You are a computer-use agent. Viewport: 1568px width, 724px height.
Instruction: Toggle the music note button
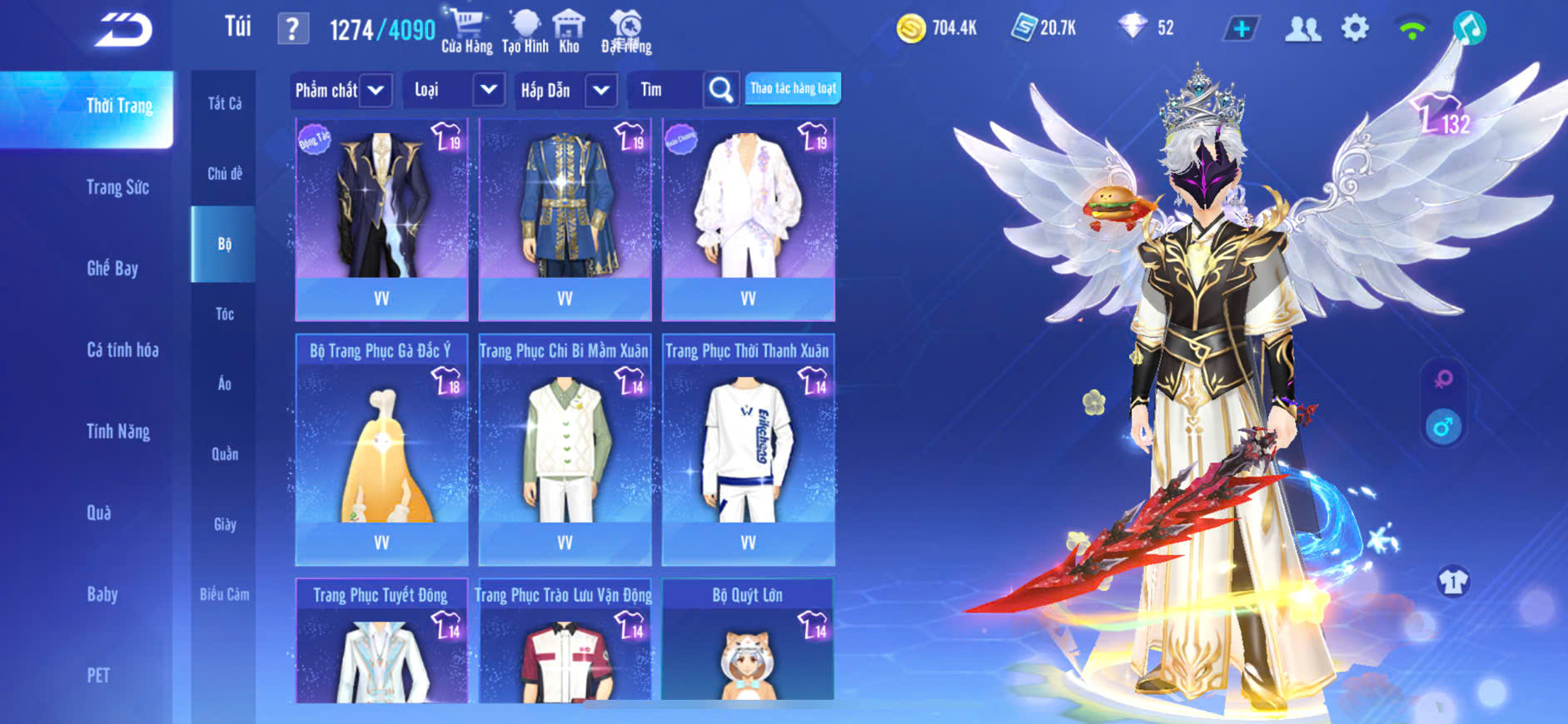(1469, 29)
